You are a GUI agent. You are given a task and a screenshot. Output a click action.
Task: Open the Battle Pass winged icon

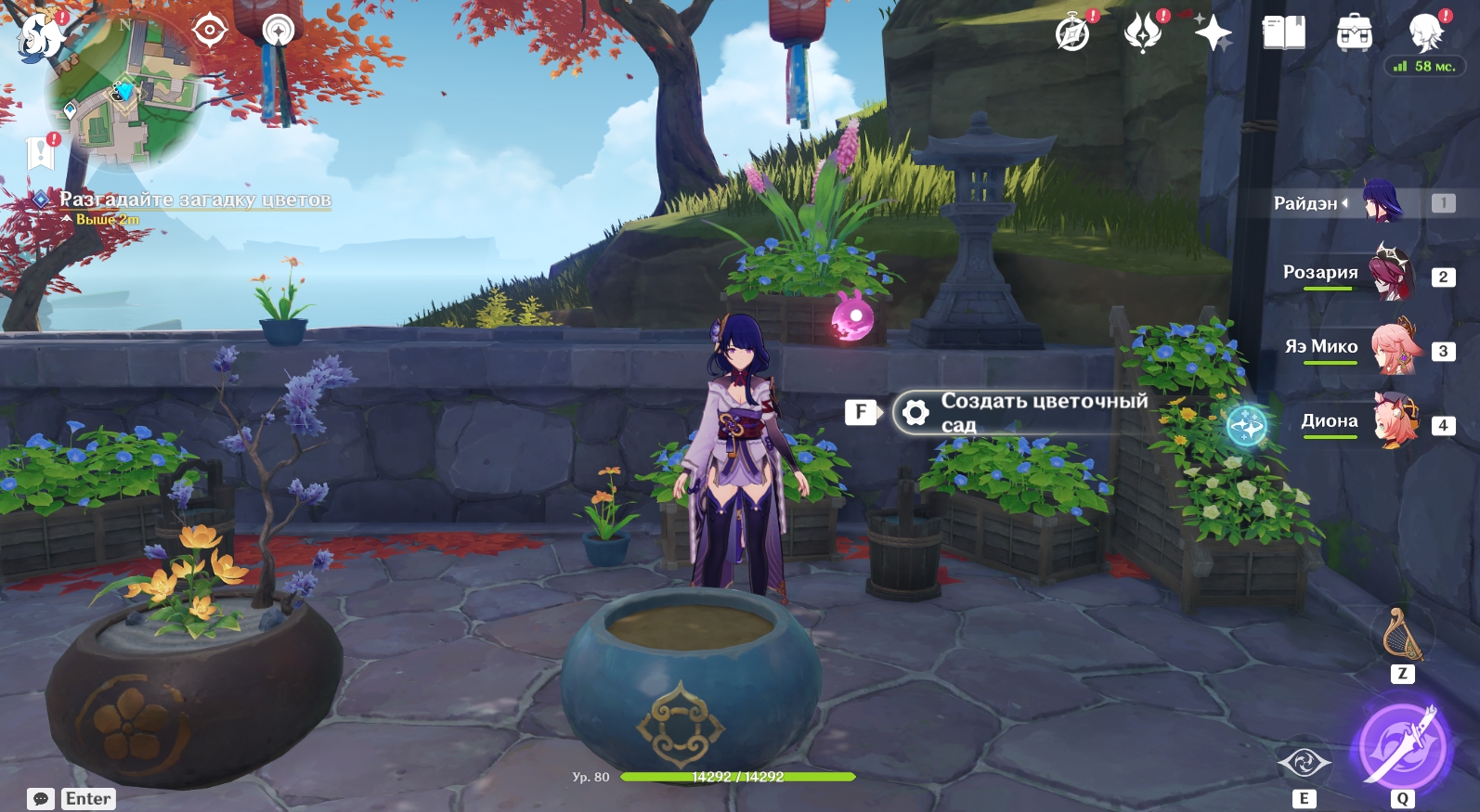(x=1143, y=33)
